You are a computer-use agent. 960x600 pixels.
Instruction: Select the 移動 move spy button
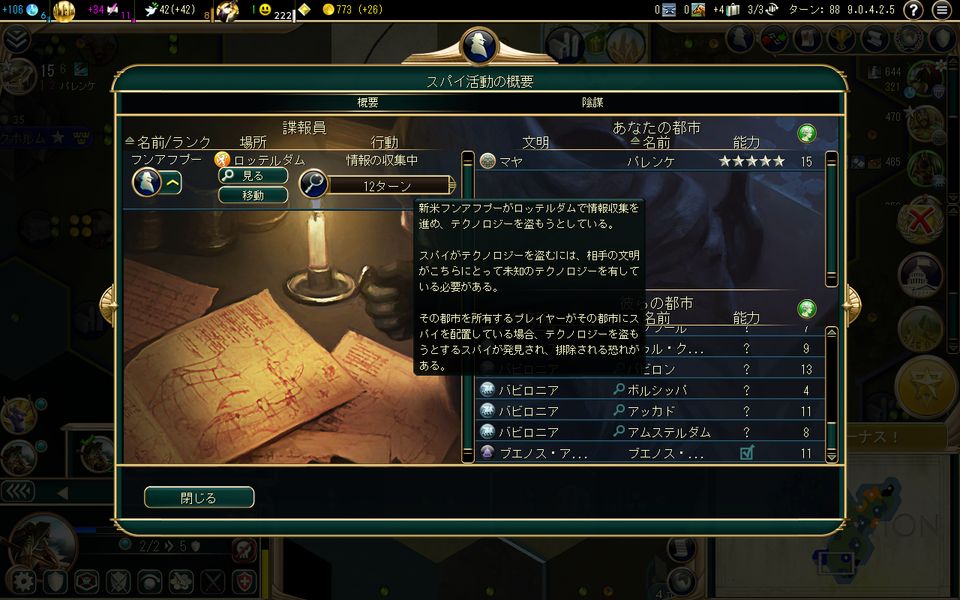coord(253,195)
